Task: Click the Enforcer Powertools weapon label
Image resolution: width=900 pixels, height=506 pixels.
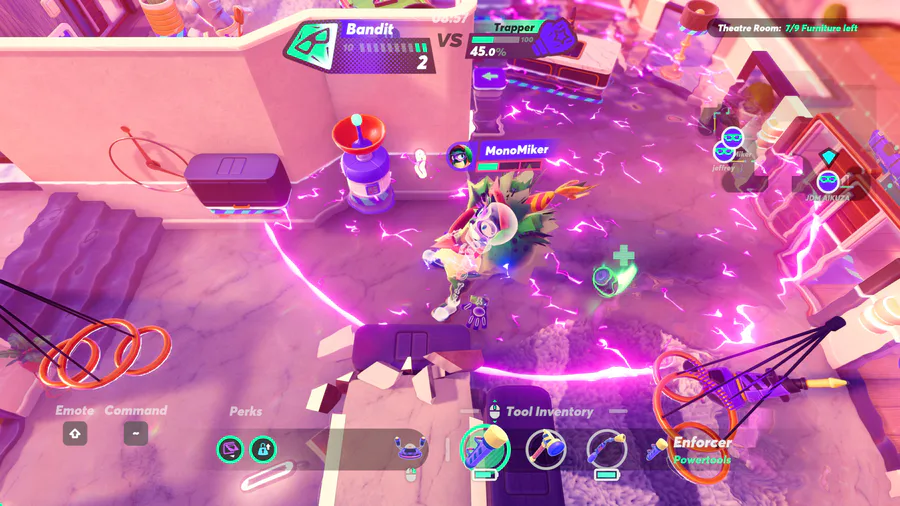Action: point(700,449)
